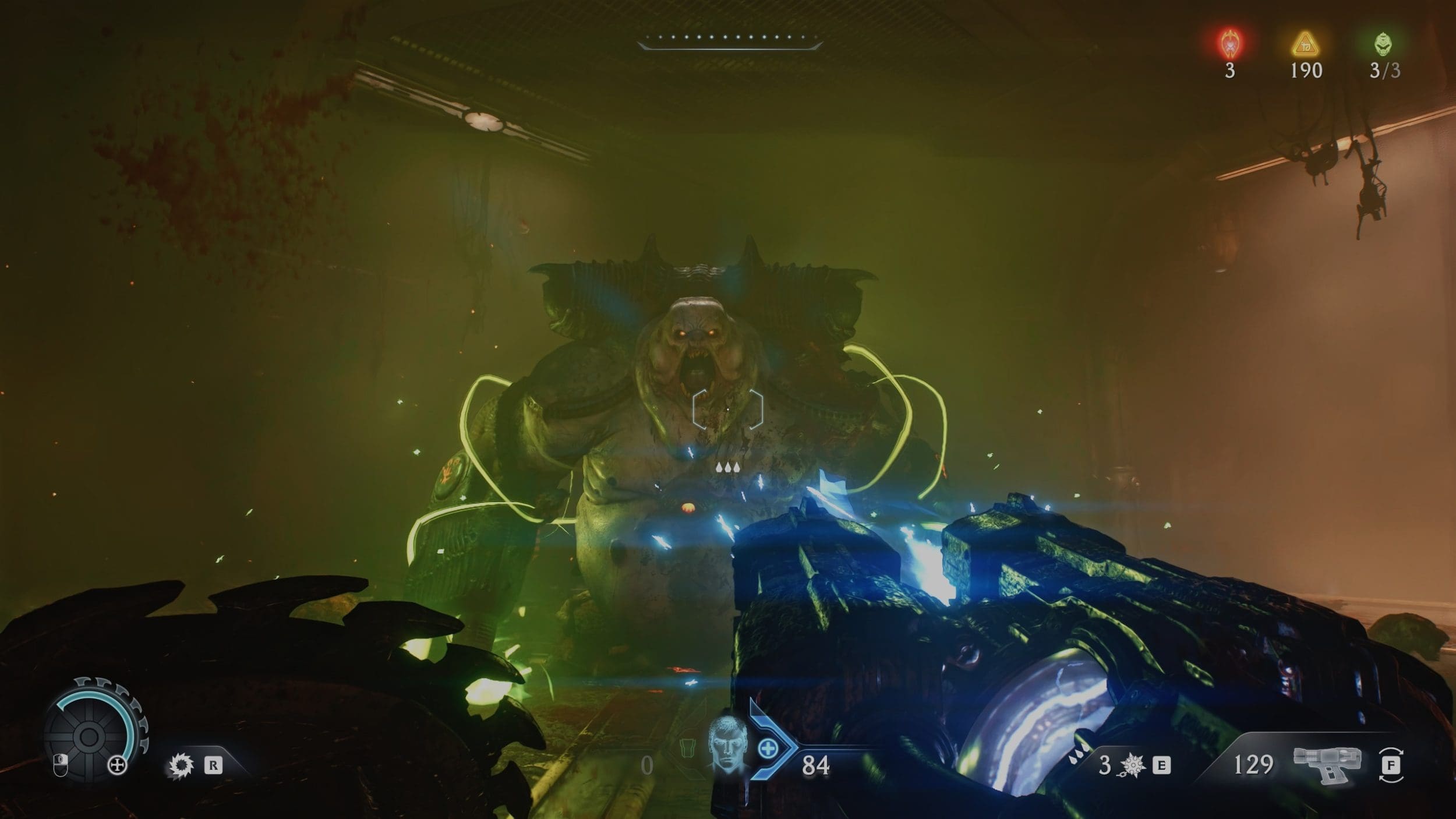The height and width of the screenshot is (819, 1456).
Task: Click the green Slayer helmet lives icon
Action: point(1385,43)
